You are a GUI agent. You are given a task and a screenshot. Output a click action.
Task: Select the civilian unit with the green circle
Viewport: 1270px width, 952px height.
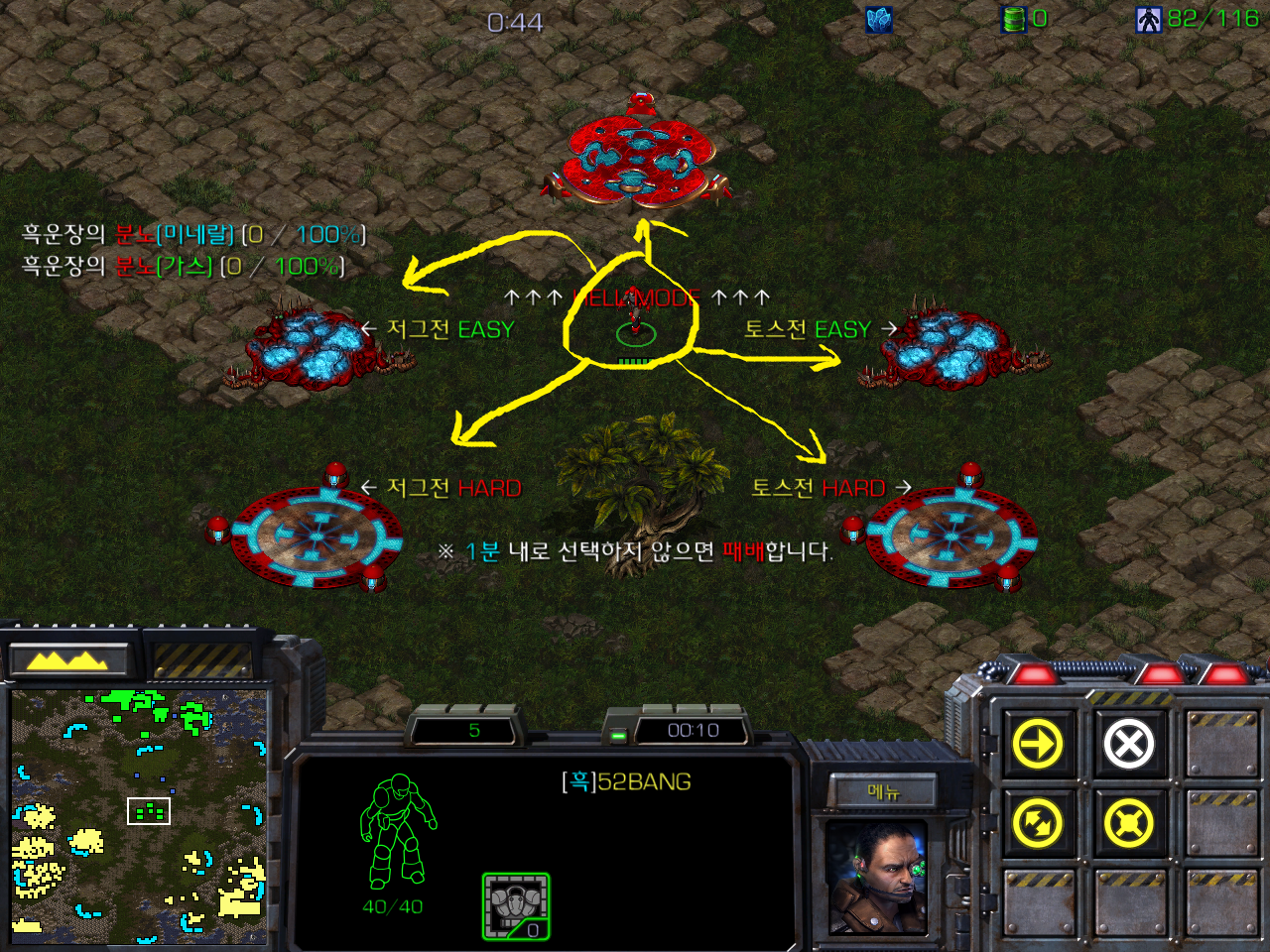[x=634, y=328]
